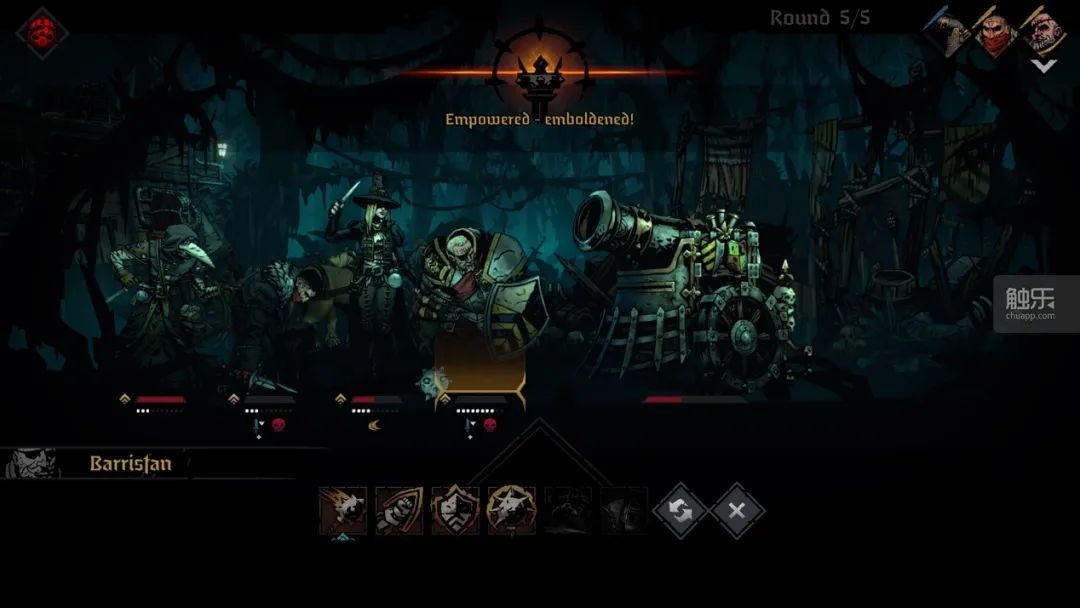Expand the turn order chevron arrow

(x=1043, y=67)
